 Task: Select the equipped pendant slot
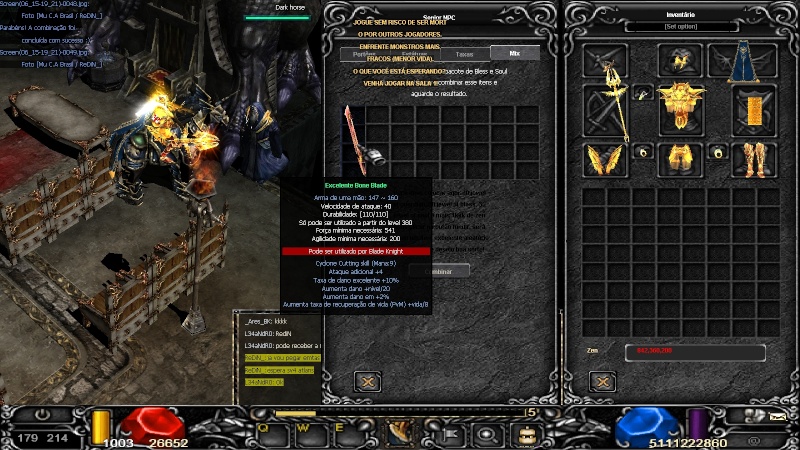tap(641, 92)
